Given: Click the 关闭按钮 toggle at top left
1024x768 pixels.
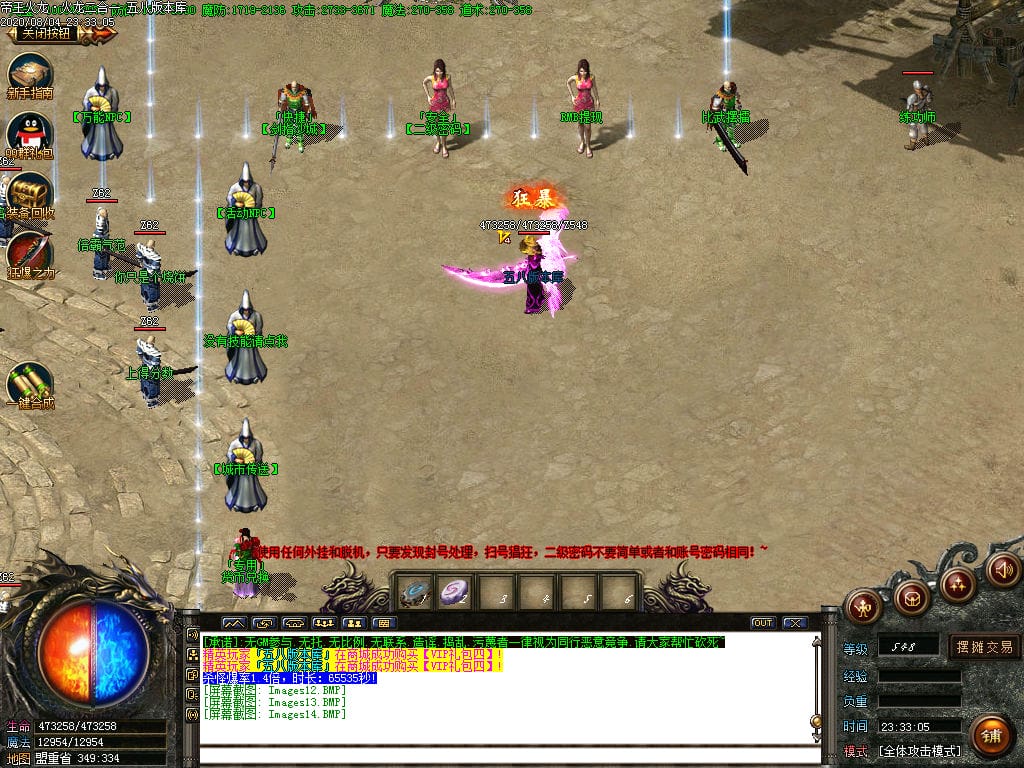Looking at the screenshot, I should coord(47,33).
